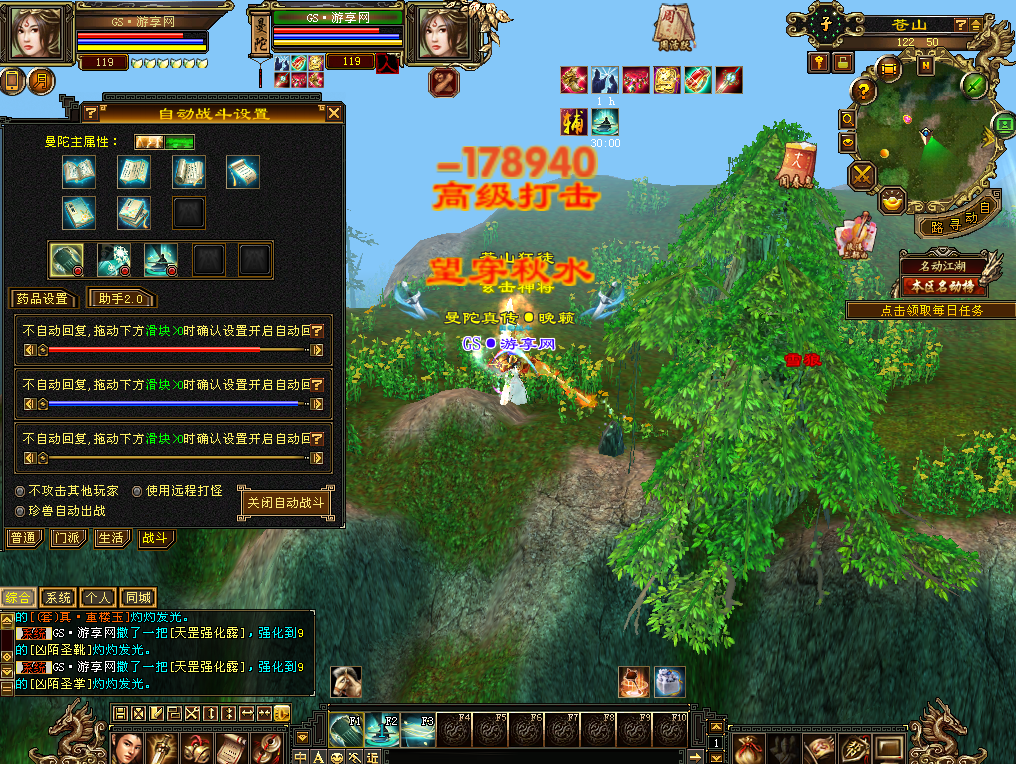Toggle 不攻击其他玩家 option
Image resolution: width=1016 pixels, height=764 pixels.
(x=21, y=491)
